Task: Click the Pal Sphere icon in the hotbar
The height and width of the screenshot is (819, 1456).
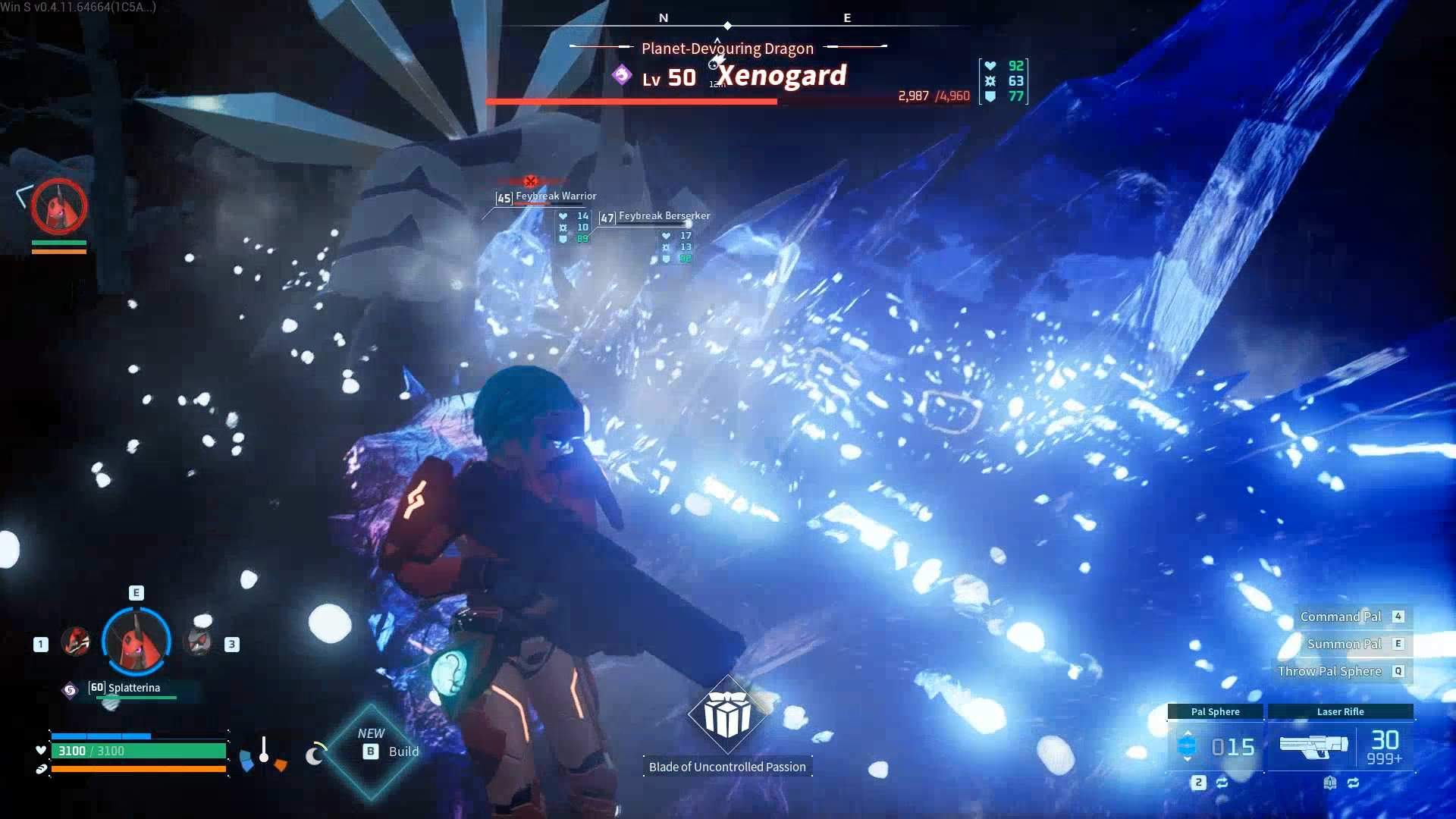Action: pyautogui.click(x=1188, y=745)
